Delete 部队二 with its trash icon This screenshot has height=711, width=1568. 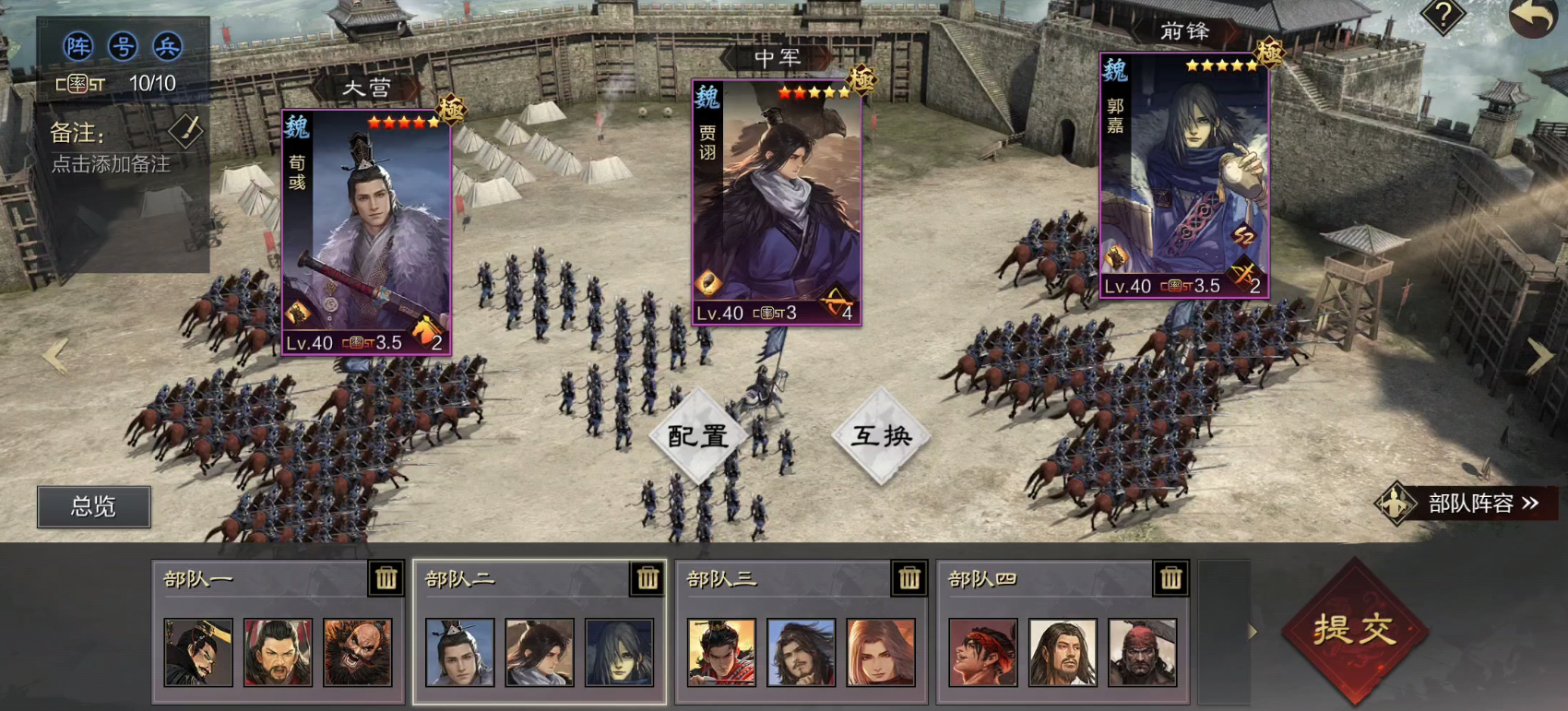point(647,578)
